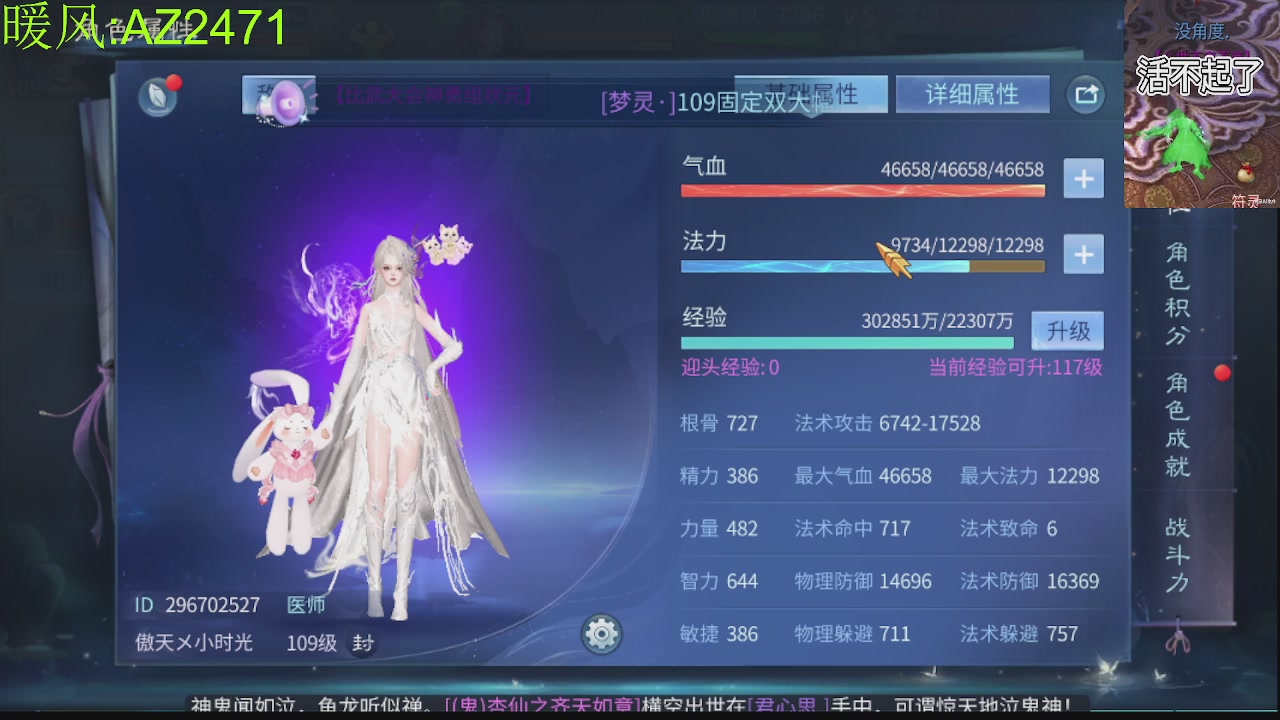Open the 角色积分 sidebar panel

click(1175, 295)
